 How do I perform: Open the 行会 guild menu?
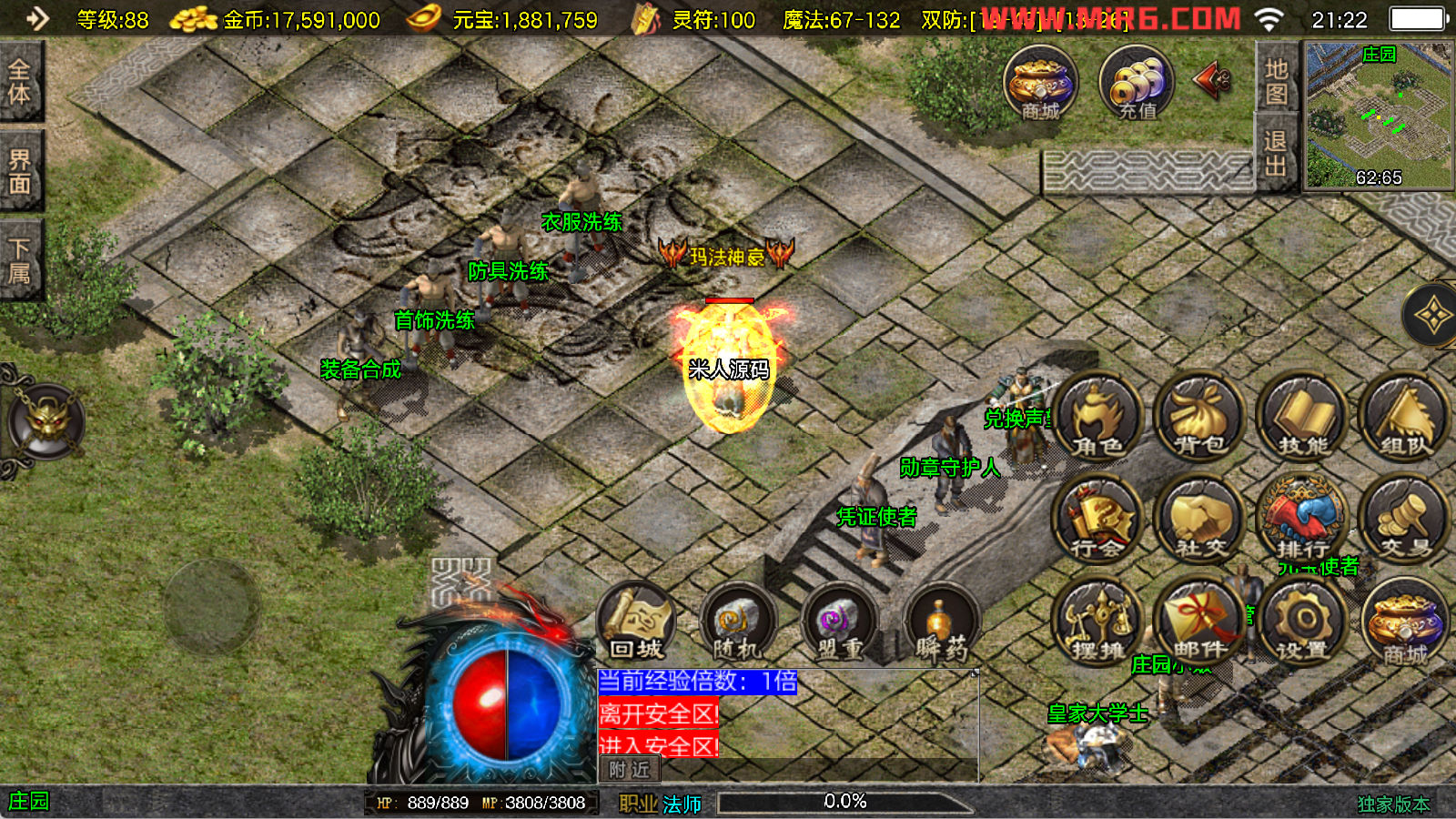pos(1098,520)
